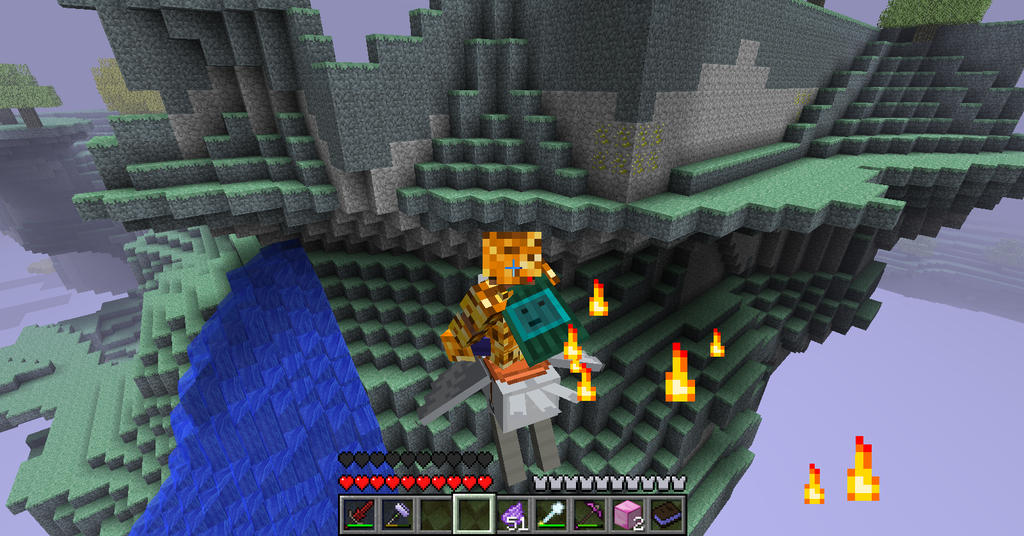1024x536 pixels.
Task: Select the white-tipped staff slot
Action: 550,515
